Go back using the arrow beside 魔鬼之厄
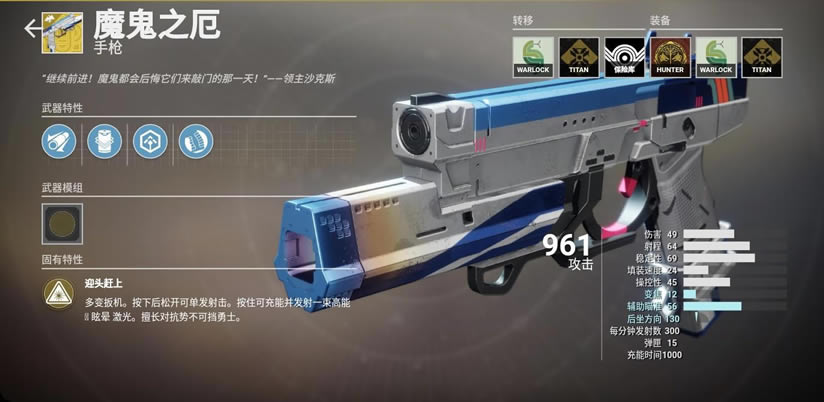The height and width of the screenshot is (402, 824). pyautogui.click(x=32, y=28)
